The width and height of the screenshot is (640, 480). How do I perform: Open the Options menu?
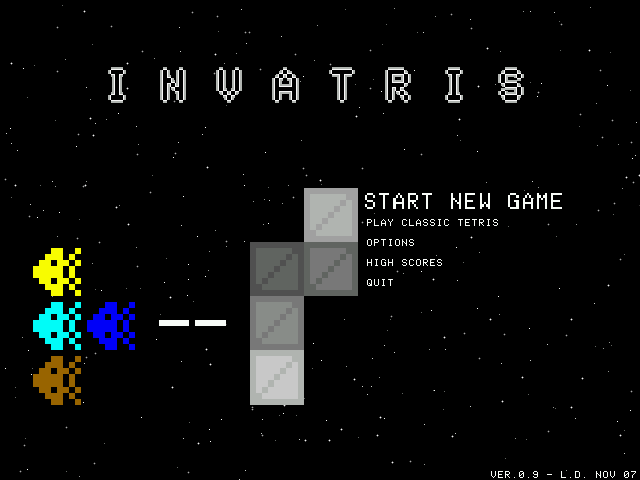(x=390, y=243)
